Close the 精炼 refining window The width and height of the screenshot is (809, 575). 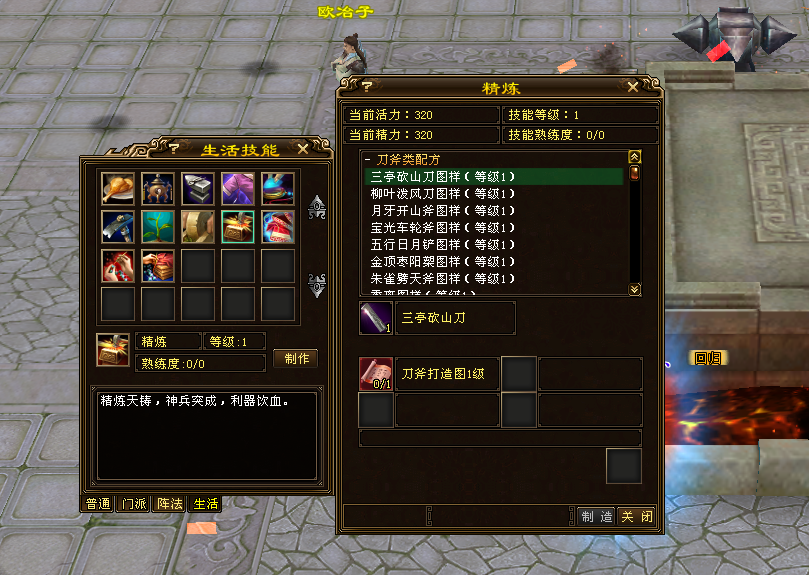pos(633,87)
